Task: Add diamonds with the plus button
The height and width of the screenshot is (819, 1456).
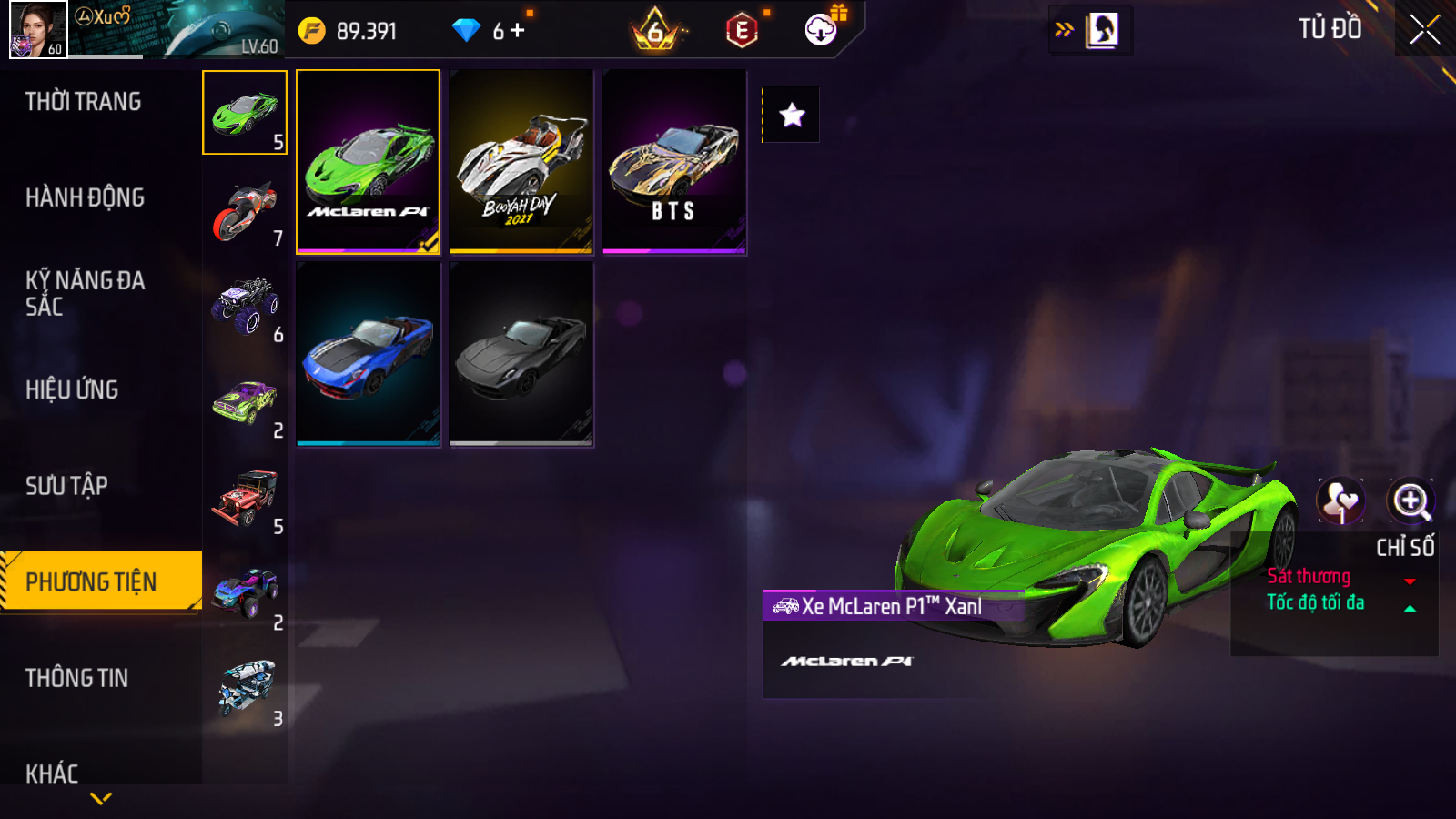Action: click(x=518, y=31)
